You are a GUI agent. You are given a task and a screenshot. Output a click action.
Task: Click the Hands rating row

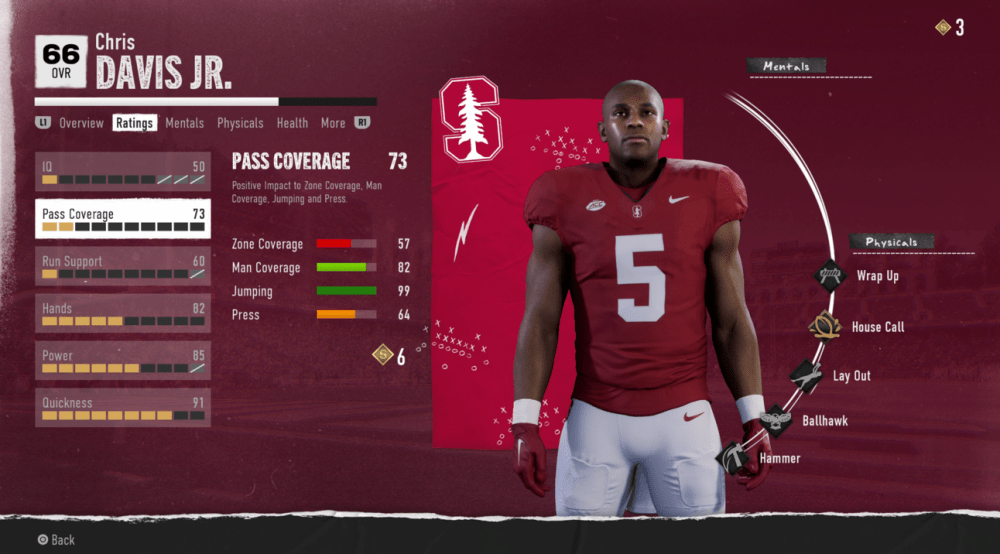pyautogui.click(x=123, y=313)
